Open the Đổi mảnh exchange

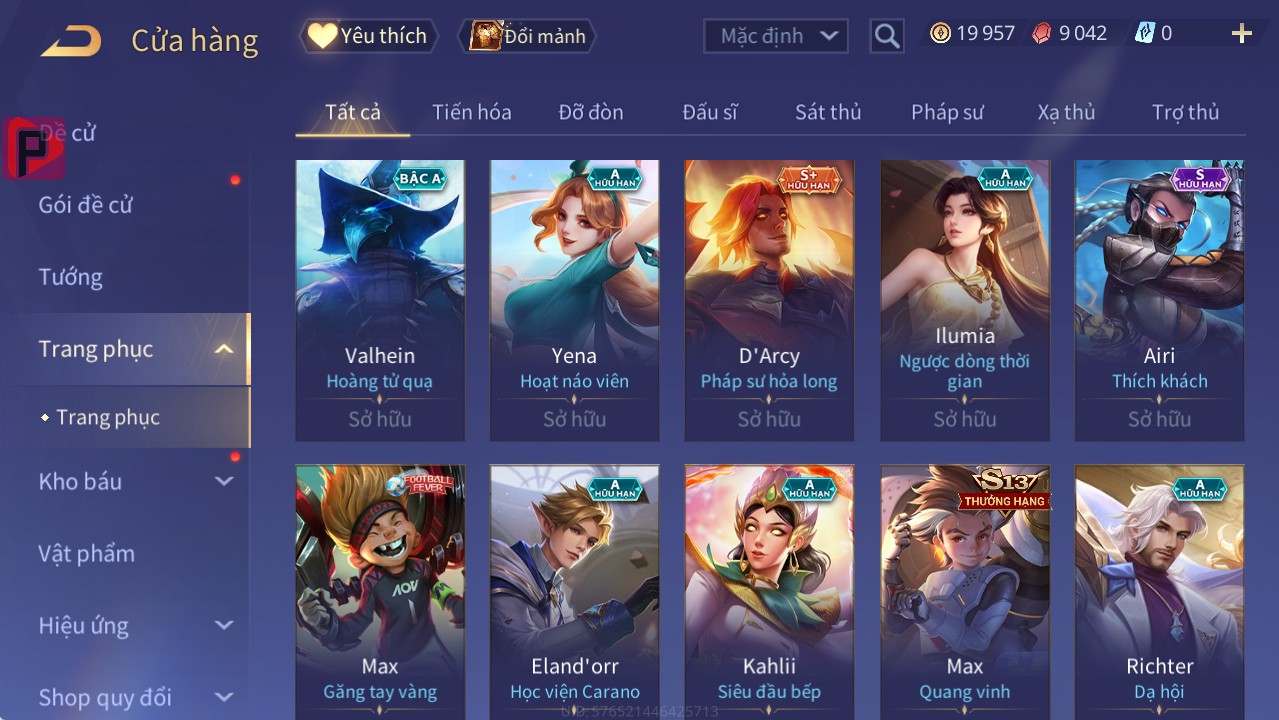[x=528, y=36]
